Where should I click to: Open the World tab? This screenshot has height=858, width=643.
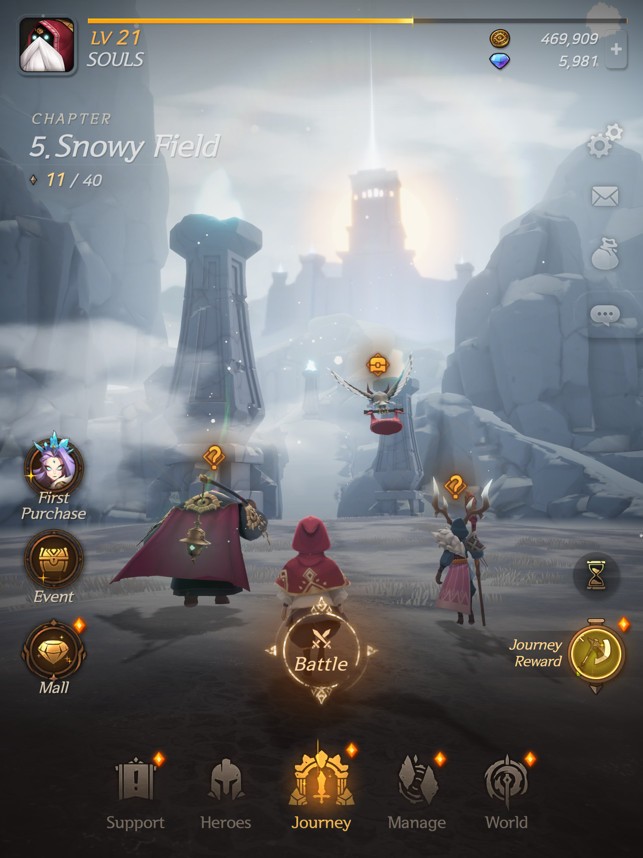(x=506, y=792)
